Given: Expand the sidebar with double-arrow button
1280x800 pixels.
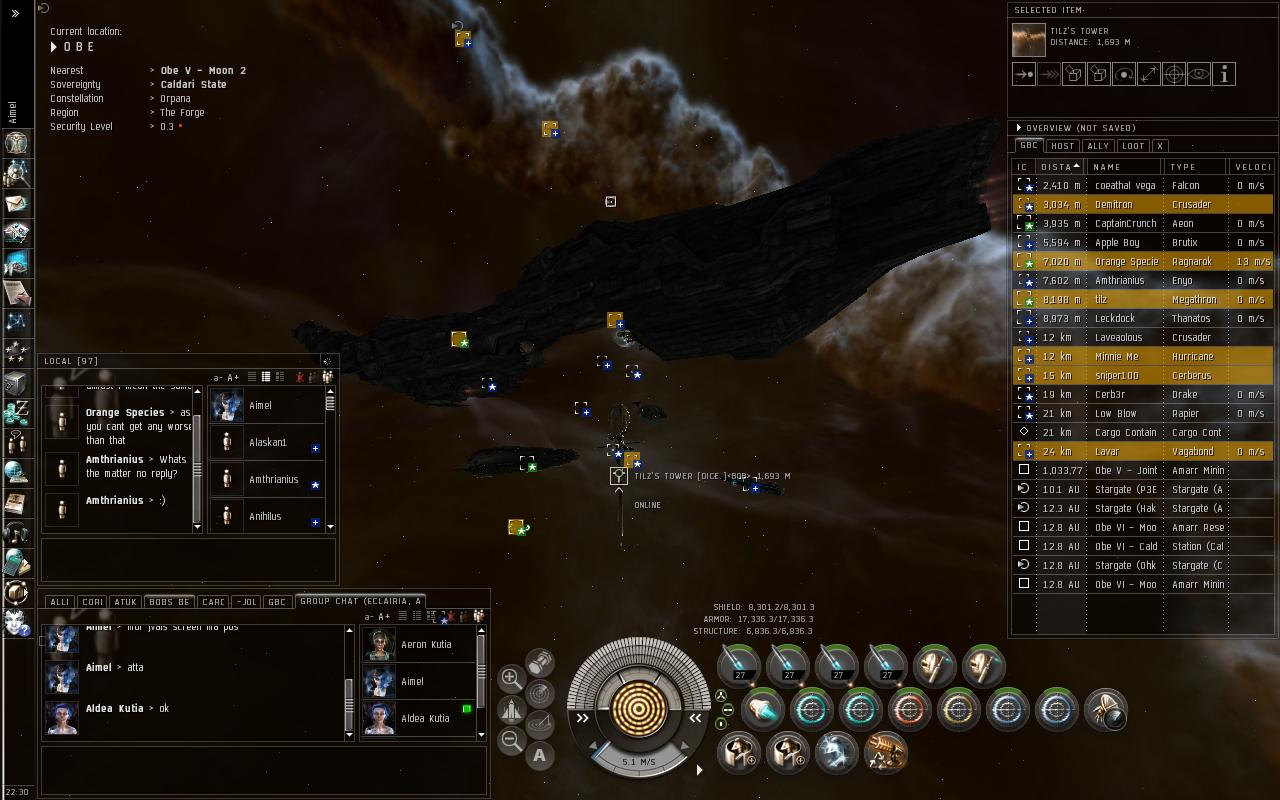Looking at the screenshot, I should pyautogui.click(x=15, y=13).
